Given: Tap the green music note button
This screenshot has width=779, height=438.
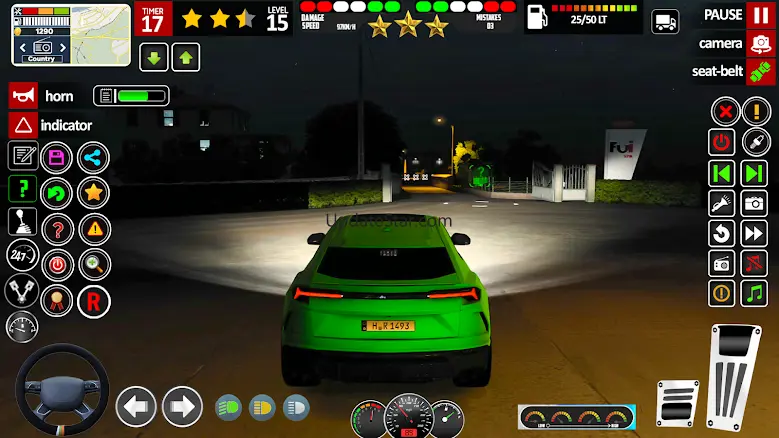Looking at the screenshot, I should (754, 293).
